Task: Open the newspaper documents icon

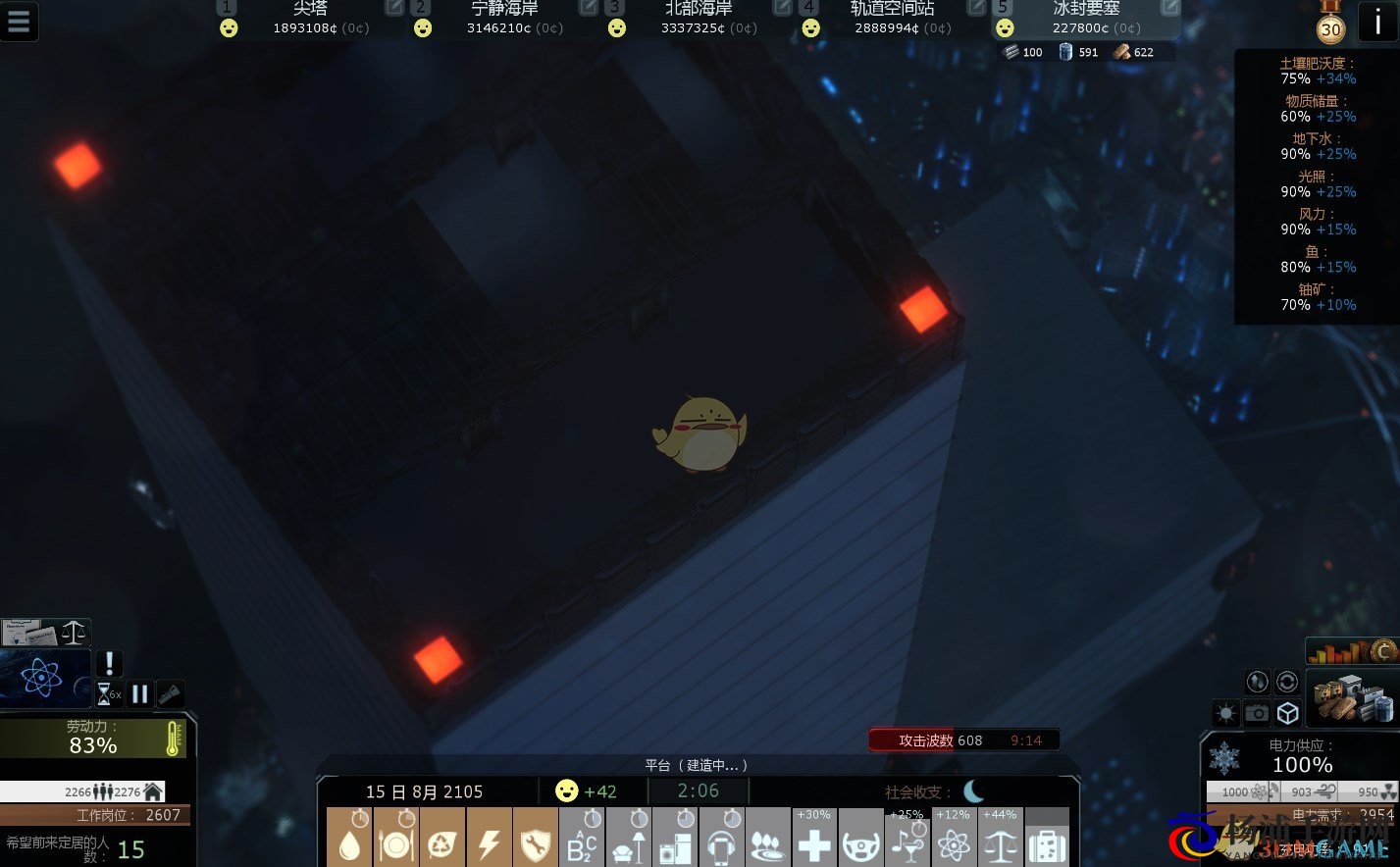Action: pyautogui.click(x=21, y=633)
